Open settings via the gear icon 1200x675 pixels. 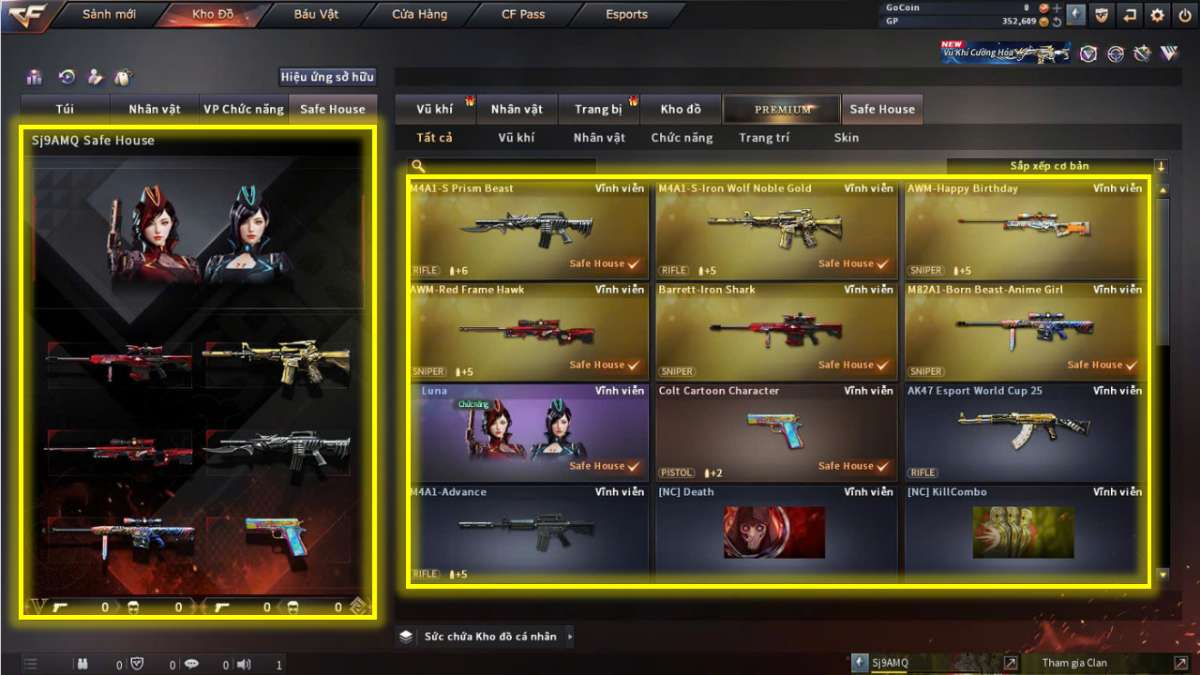click(x=1157, y=15)
